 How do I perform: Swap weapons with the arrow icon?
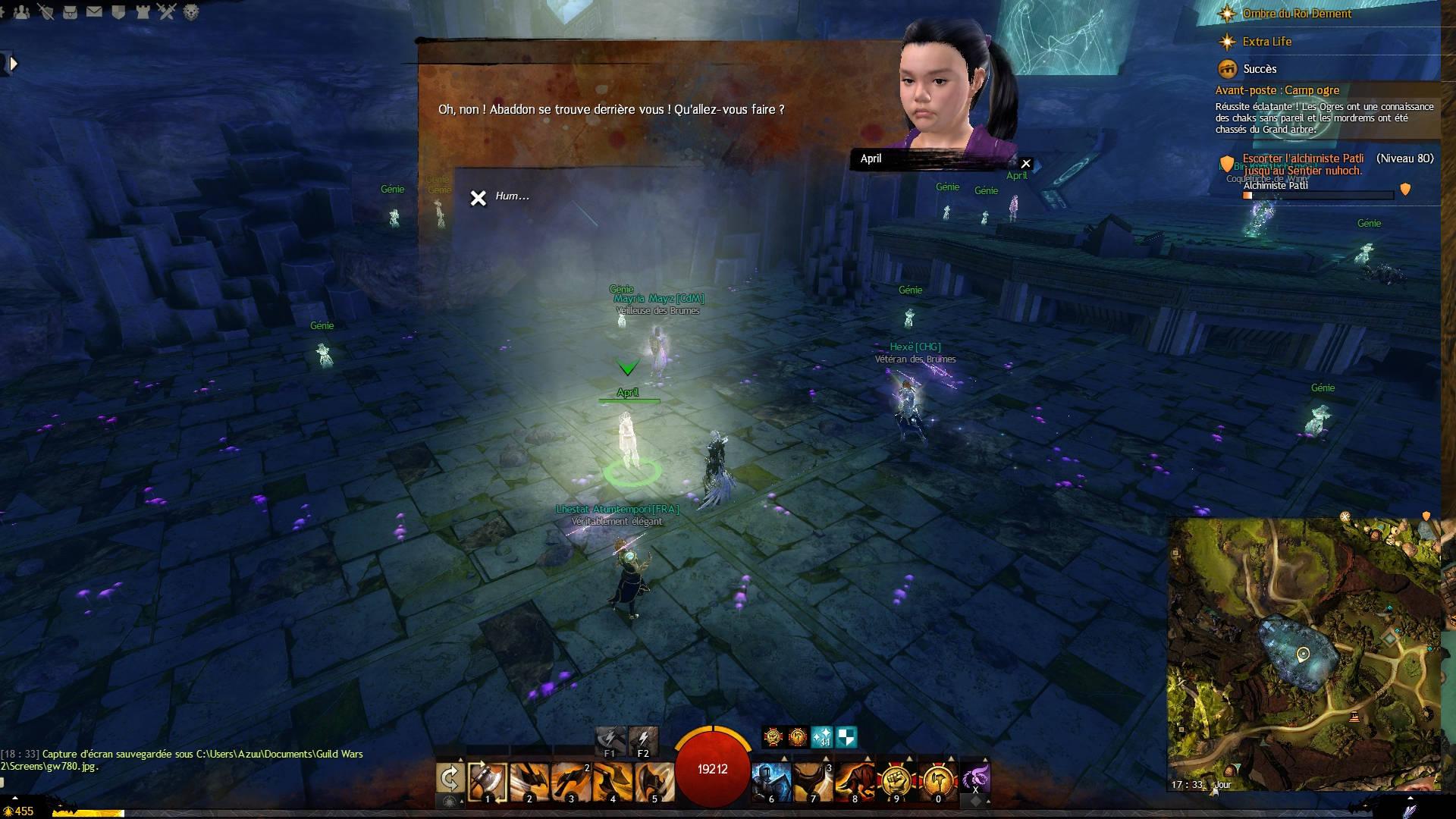point(450,778)
